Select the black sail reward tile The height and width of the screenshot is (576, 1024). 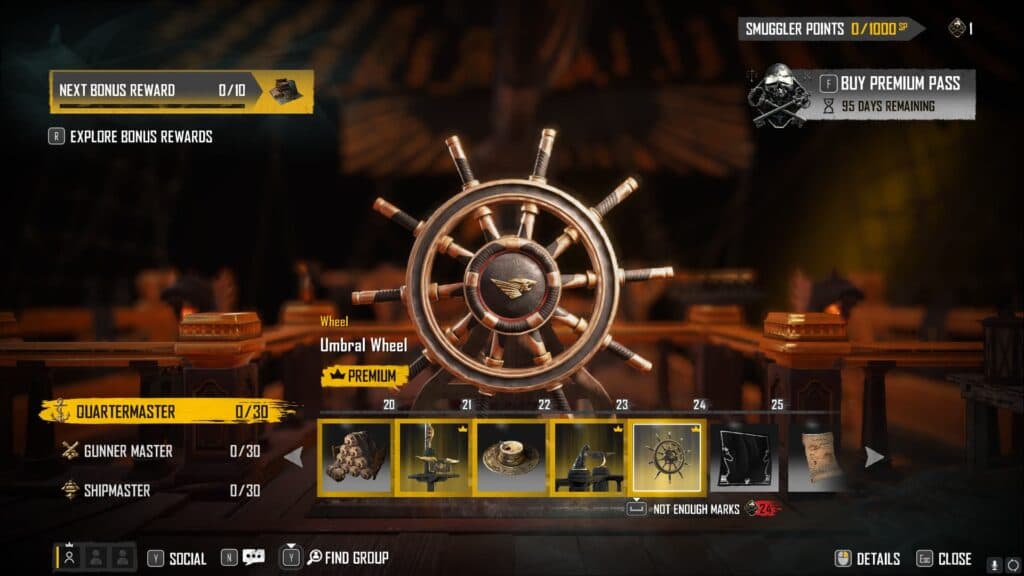744,456
